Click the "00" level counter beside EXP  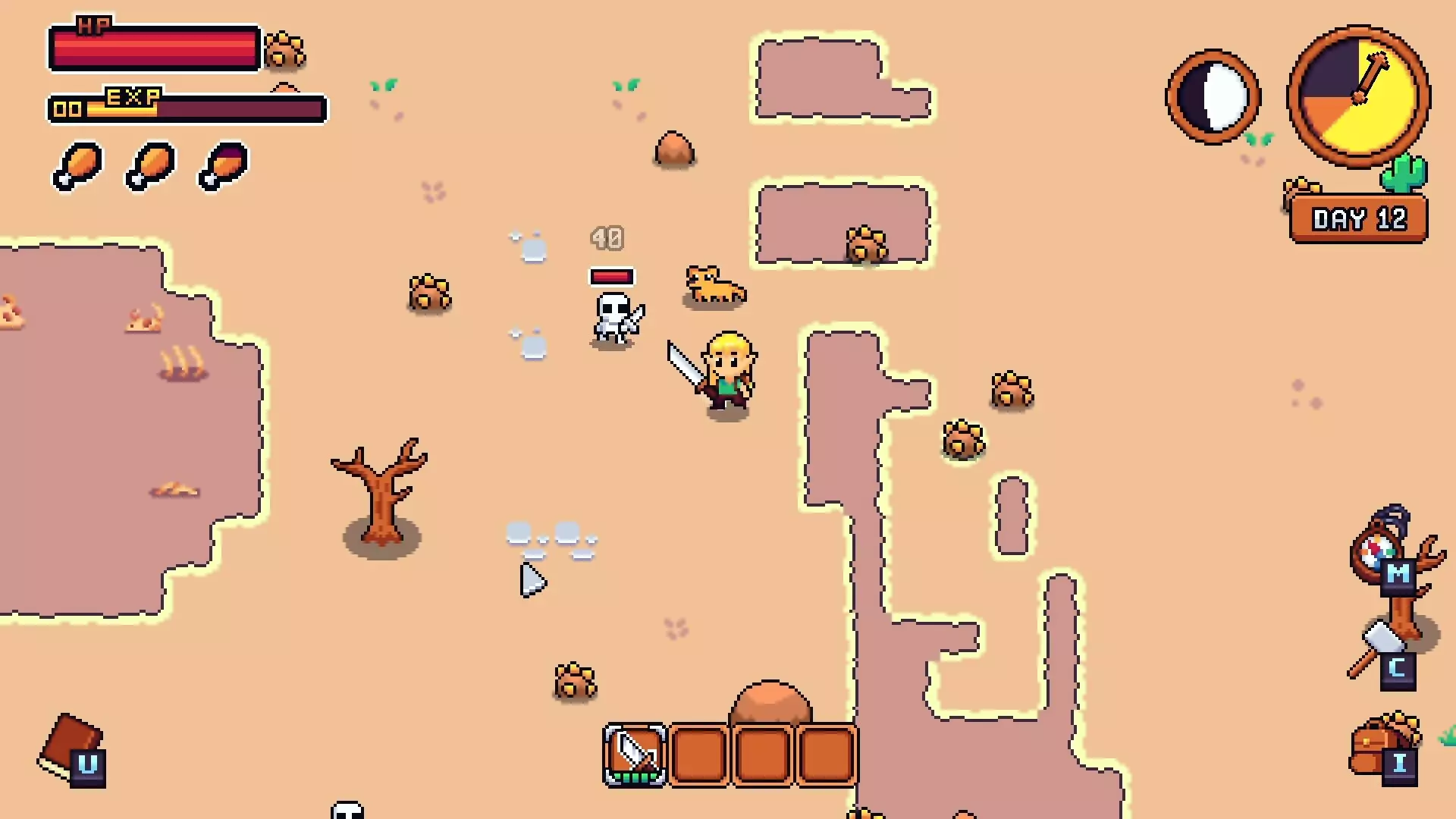pos(68,108)
